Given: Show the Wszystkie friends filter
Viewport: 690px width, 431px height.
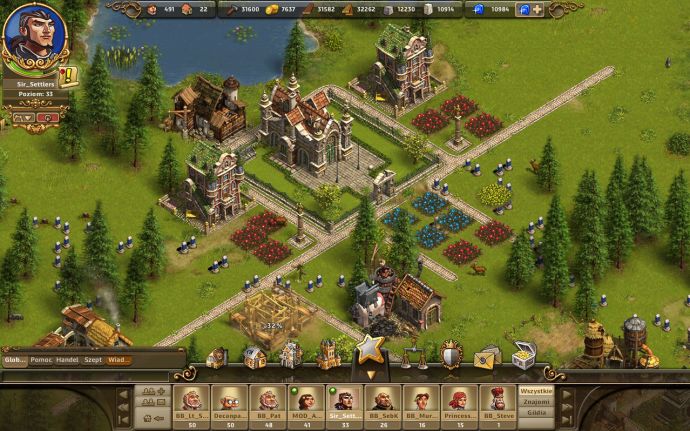Looking at the screenshot, I should pos(536,390).
